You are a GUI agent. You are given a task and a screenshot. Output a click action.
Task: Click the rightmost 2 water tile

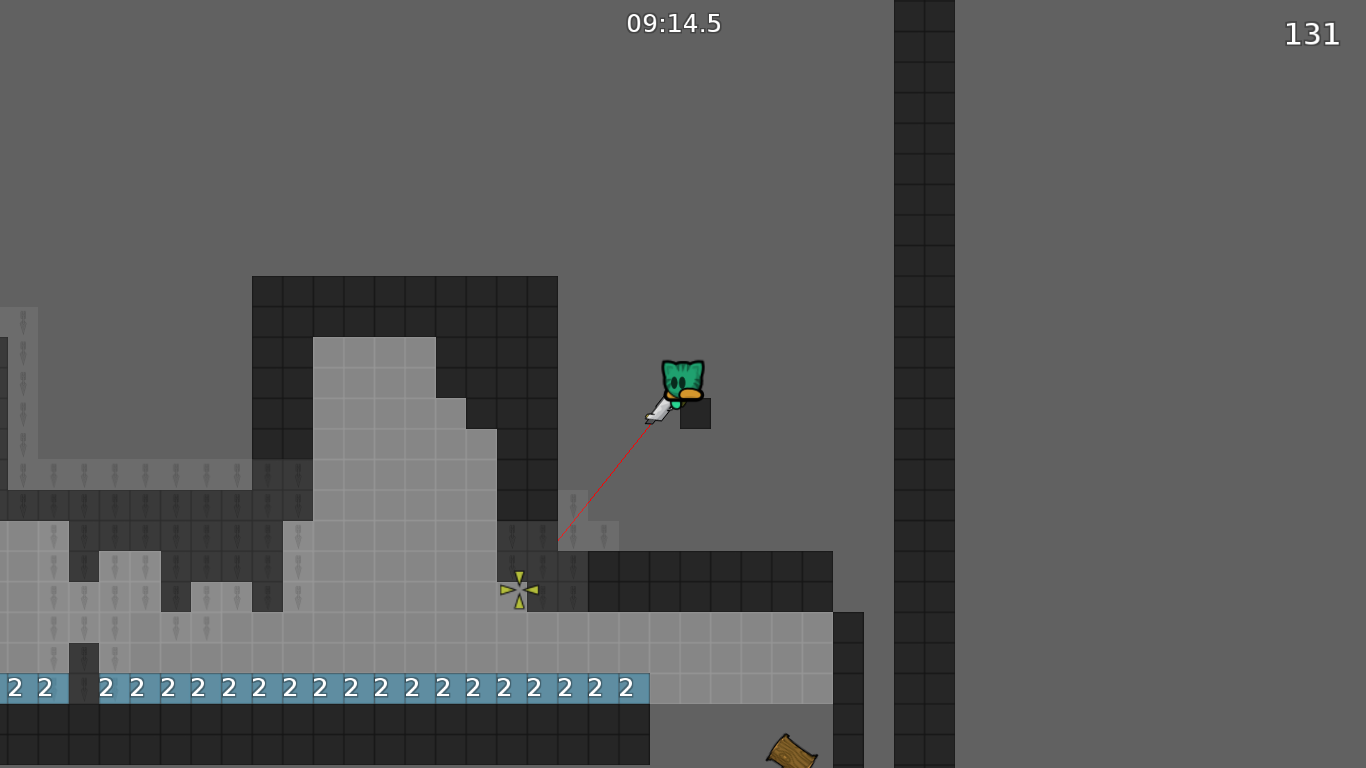[x=625, y=688]
